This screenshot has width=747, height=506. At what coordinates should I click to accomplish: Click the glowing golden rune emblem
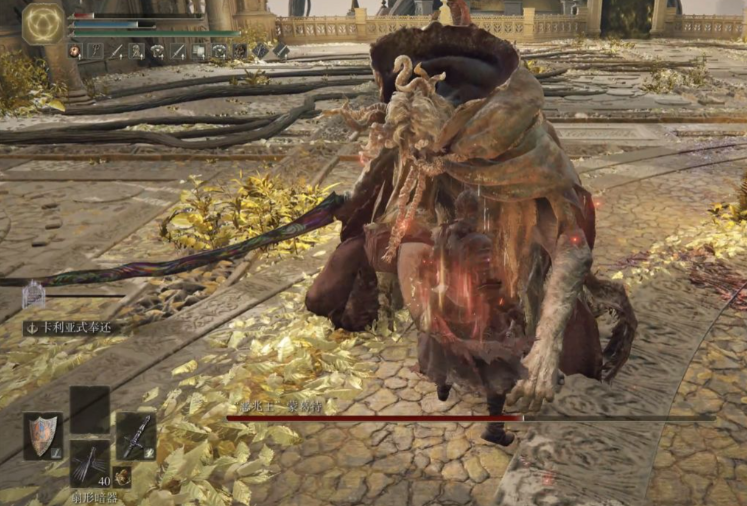[x=43, y=24]
